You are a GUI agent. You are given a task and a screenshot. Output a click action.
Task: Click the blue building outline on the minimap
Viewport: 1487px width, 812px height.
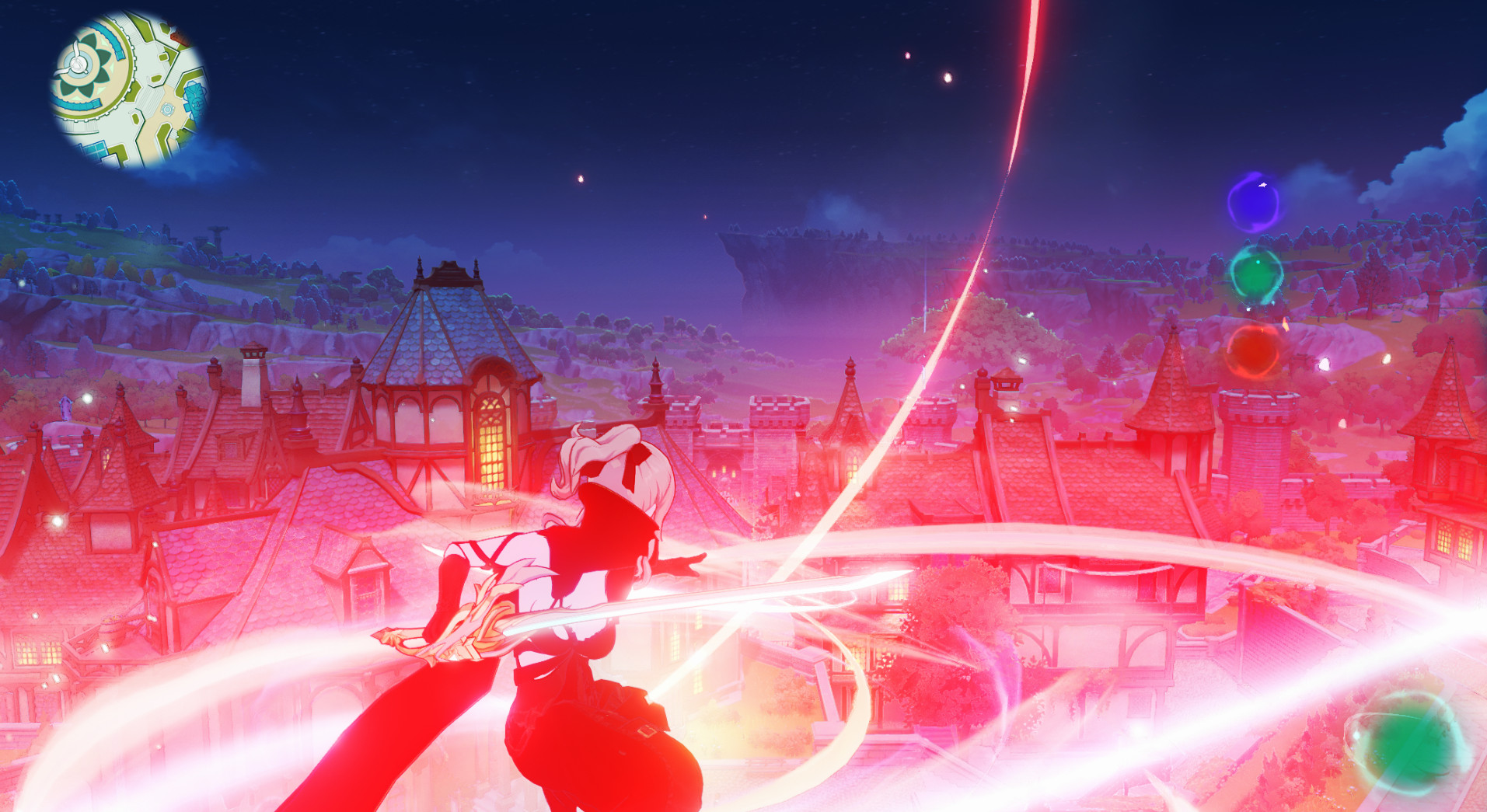point(194,97)
